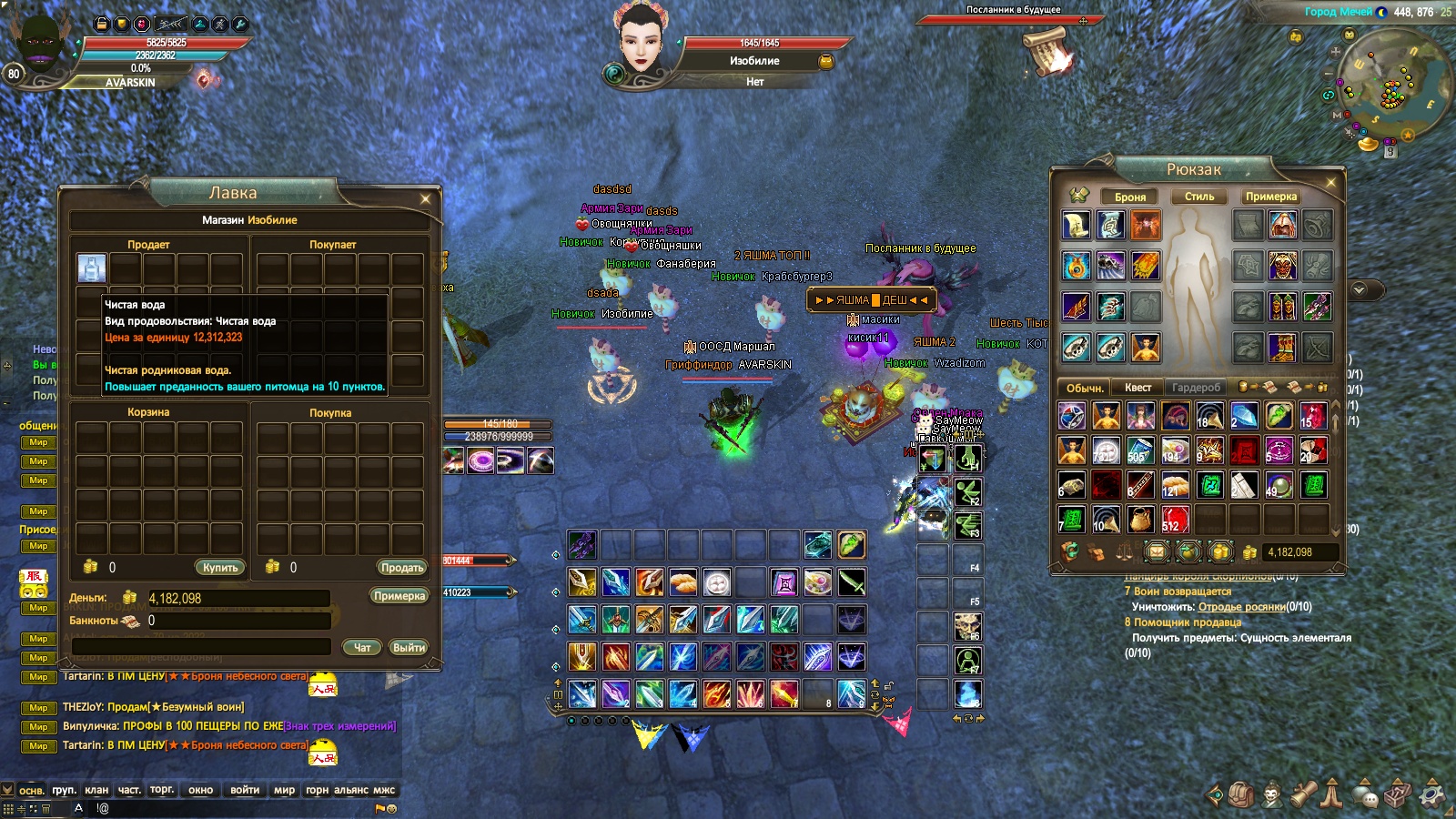Screen dimensions: 1456x819
Task: Select the Обычн. inventory tab
Action: [1085, 388]
